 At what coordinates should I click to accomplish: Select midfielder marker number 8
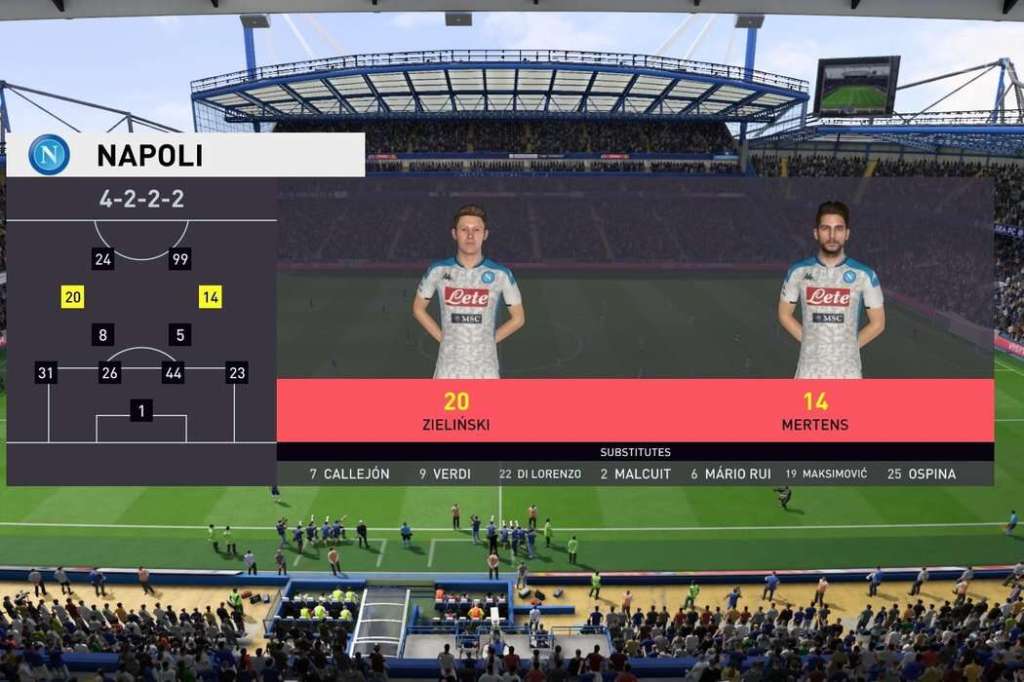[102, 335]
